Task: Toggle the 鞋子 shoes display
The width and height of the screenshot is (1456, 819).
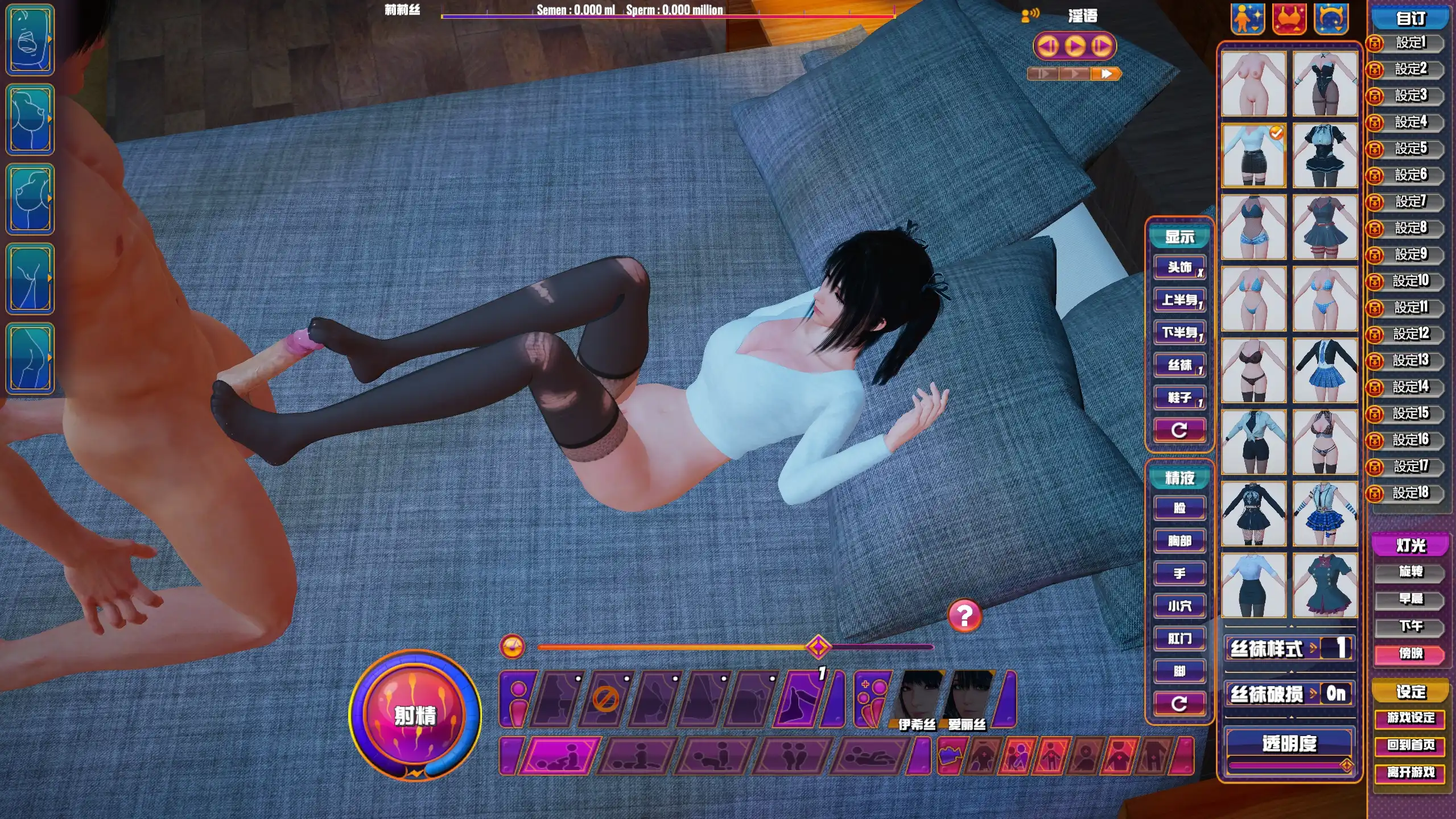Action: (x=1179, y=398)
